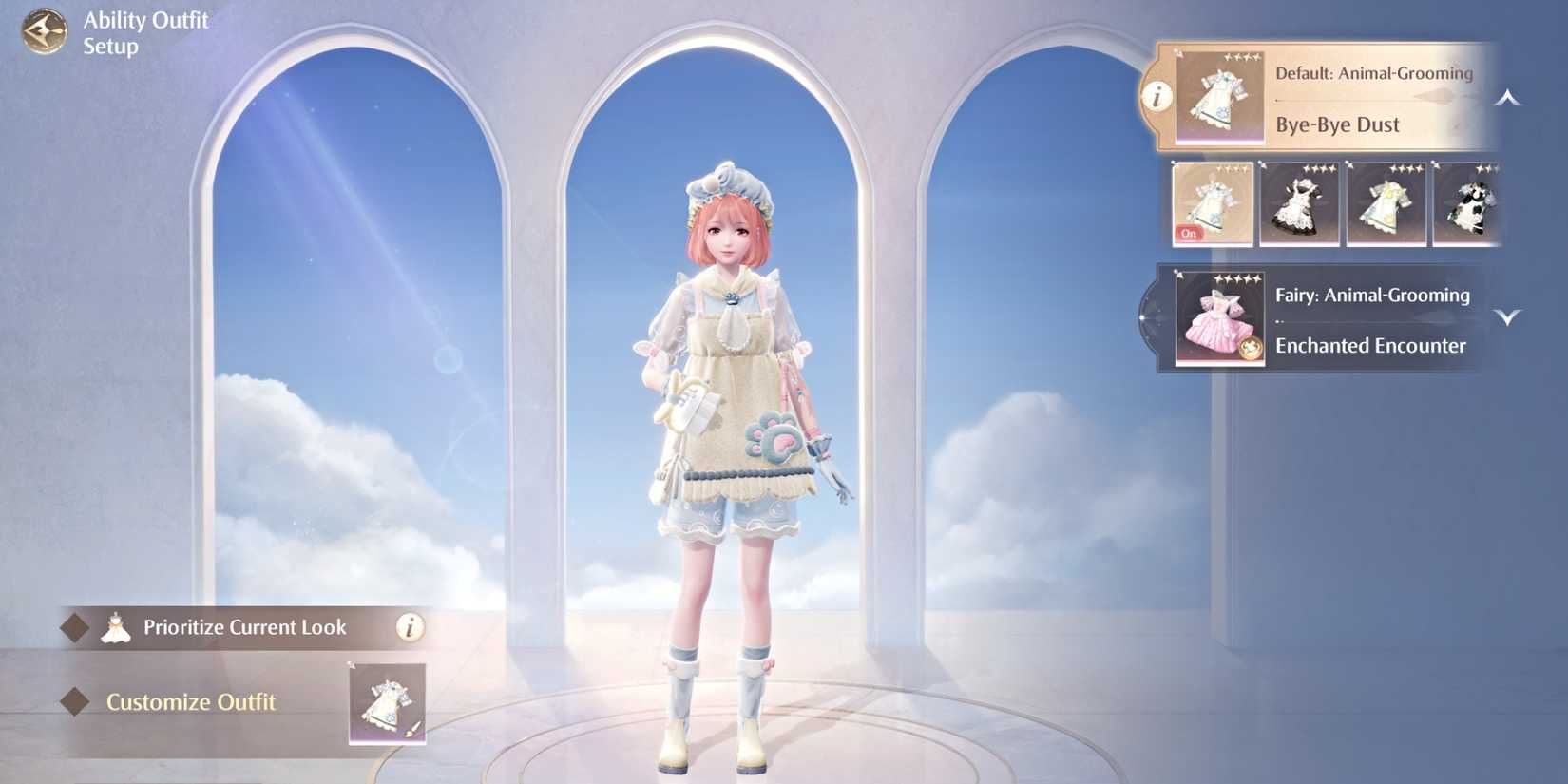Select the black lace maid dress icon
Viewport: 1568px width, 784px height.
point(1298,202)
